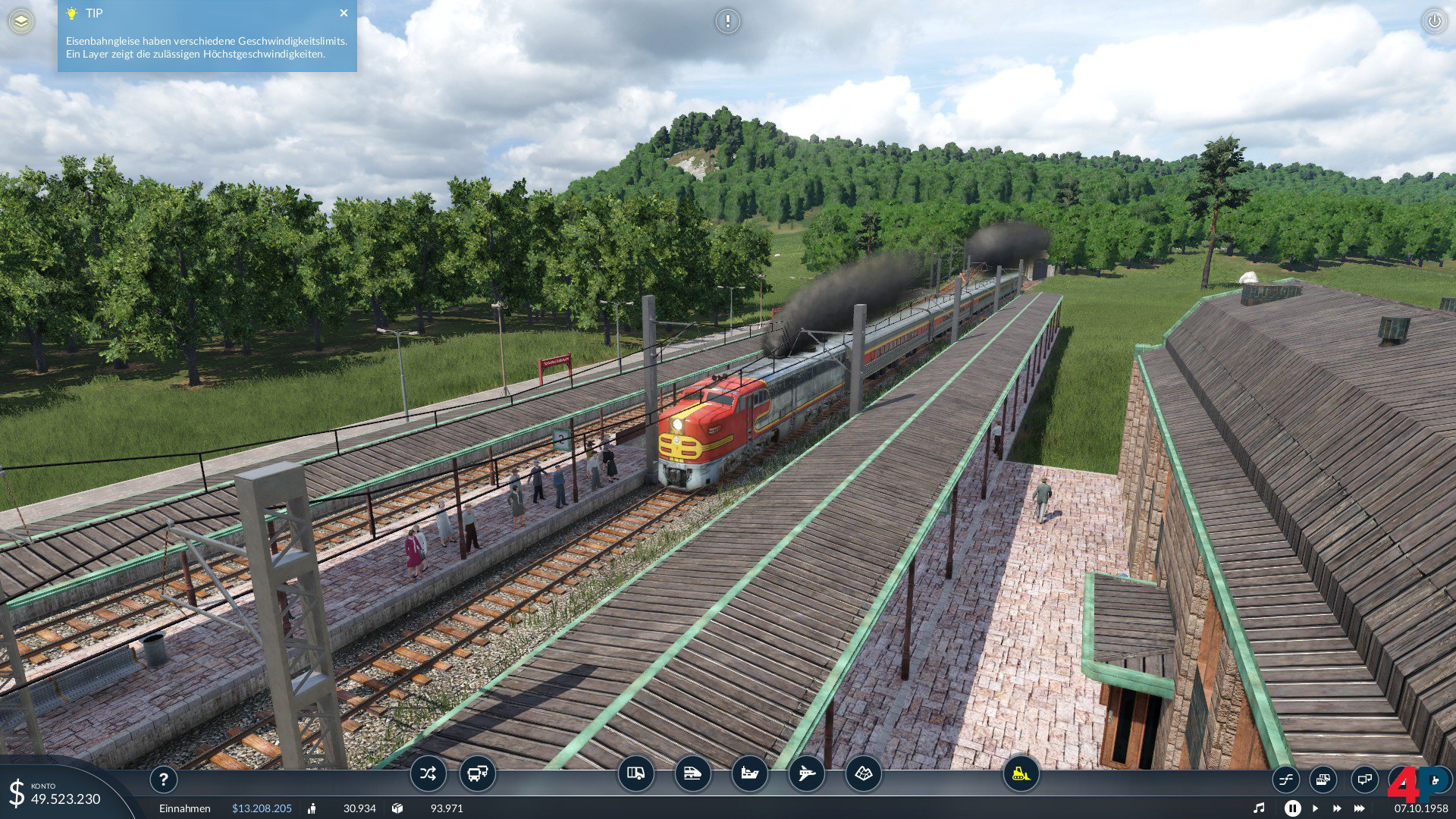Open the rail construction train icon
1456x819 pixels.
[x=692, y=773]
